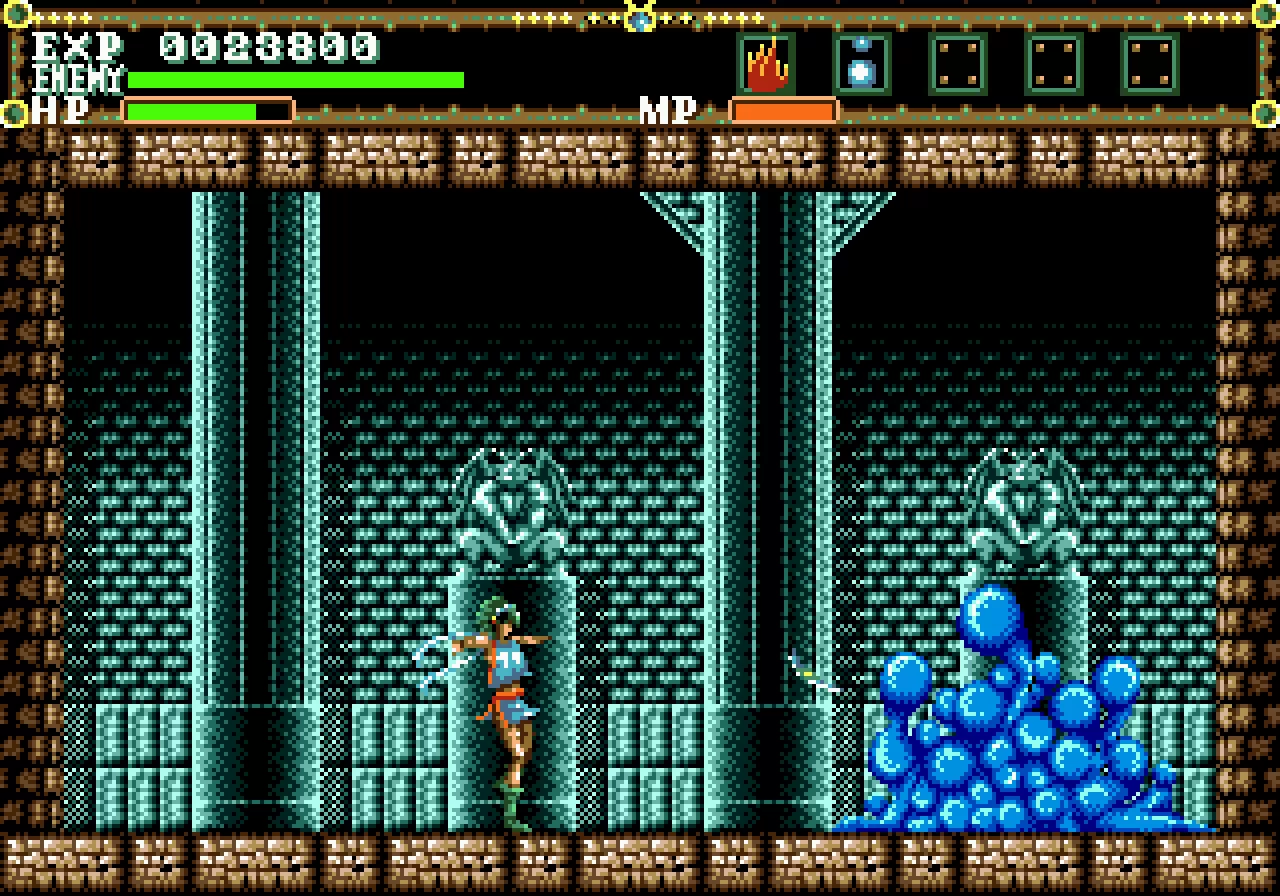
Task: Choose the blue orb magic slot
Action: tap(861, 64)
